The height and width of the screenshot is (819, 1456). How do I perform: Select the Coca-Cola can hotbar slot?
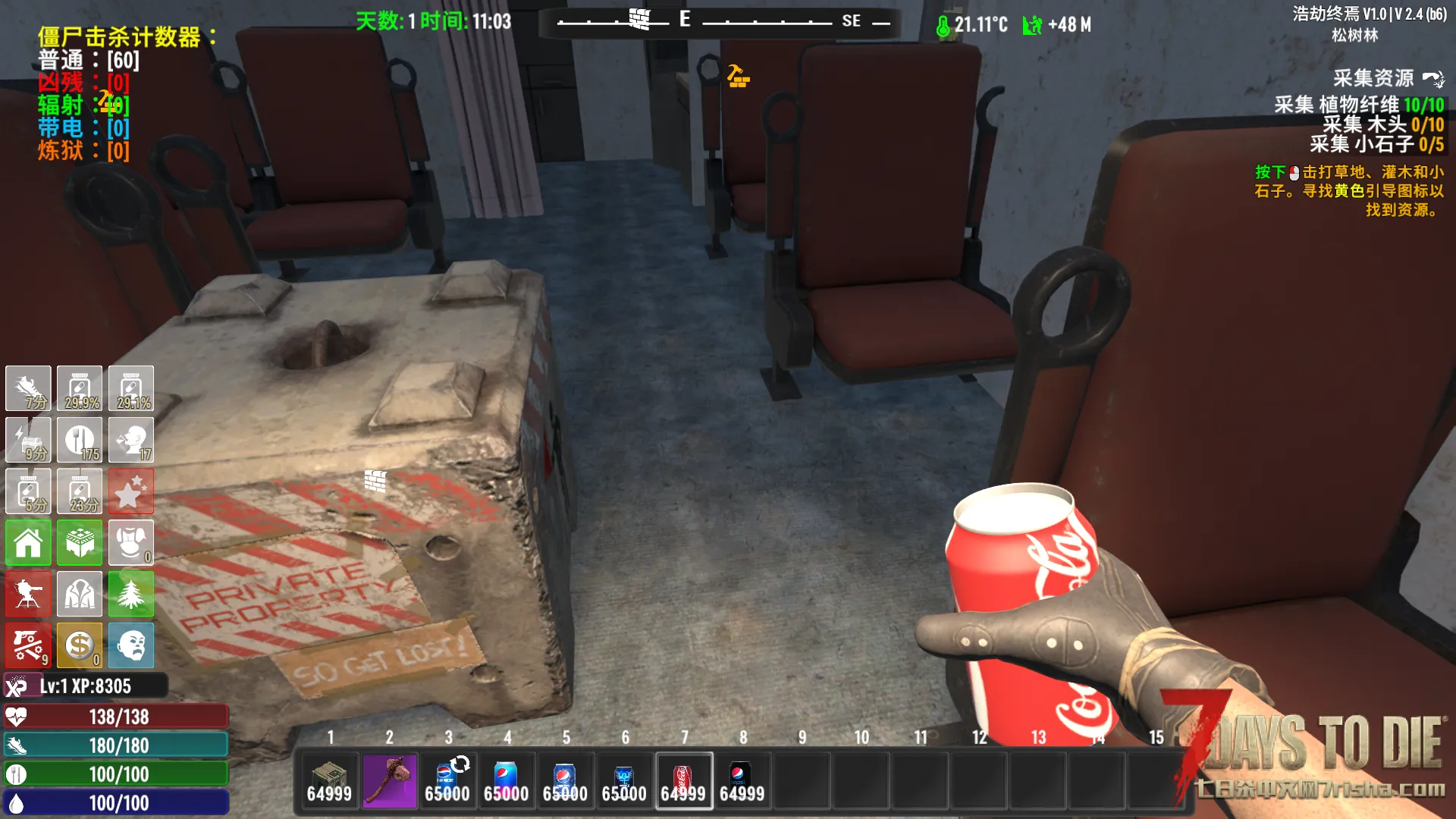tap(683, 780)
